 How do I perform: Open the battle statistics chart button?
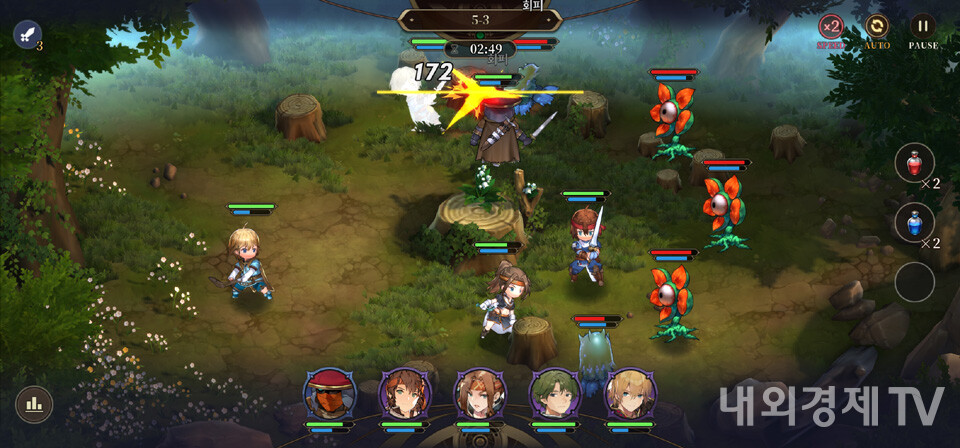point(34,404)
